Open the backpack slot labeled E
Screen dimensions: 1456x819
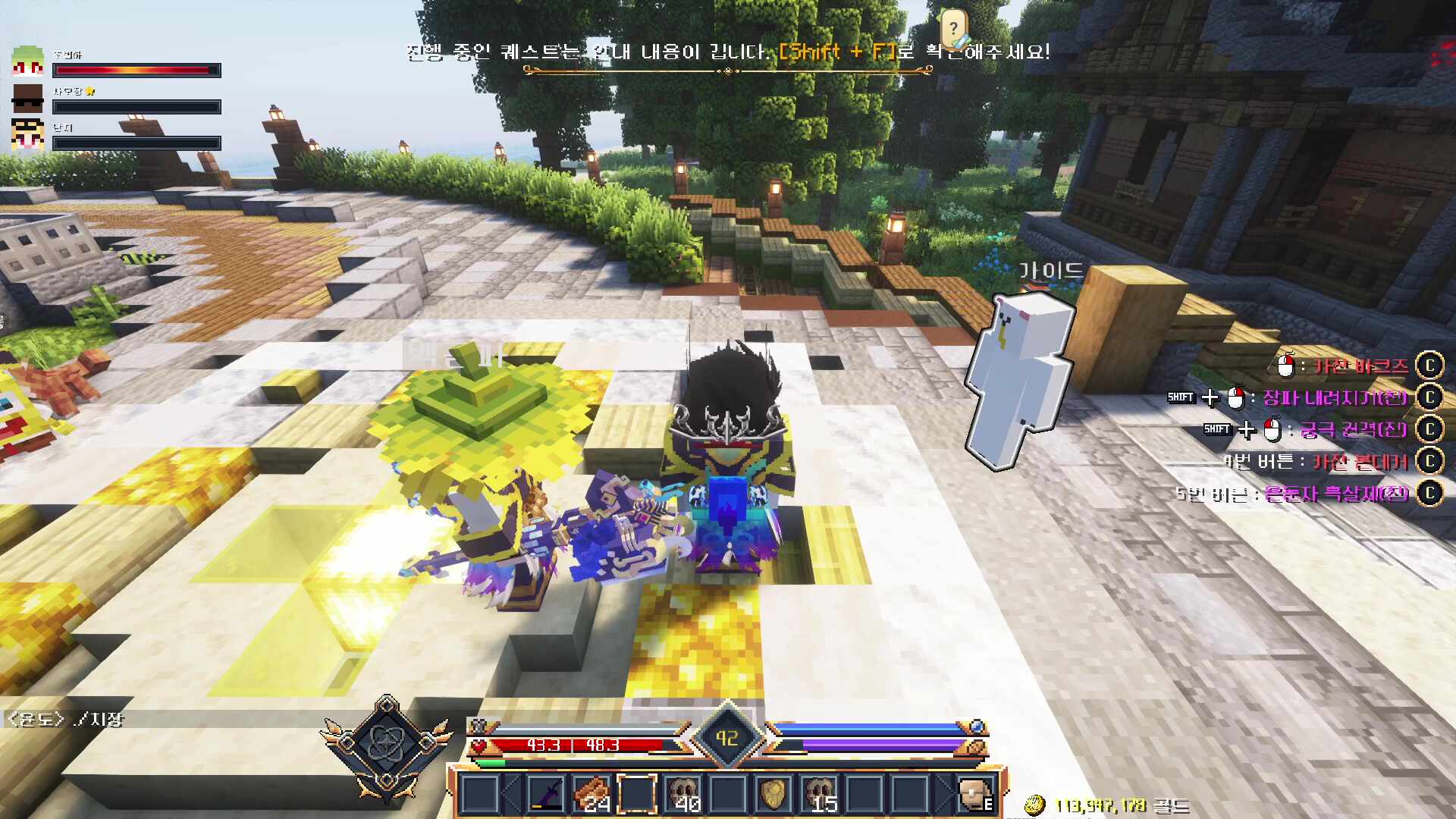click(977, 793)
